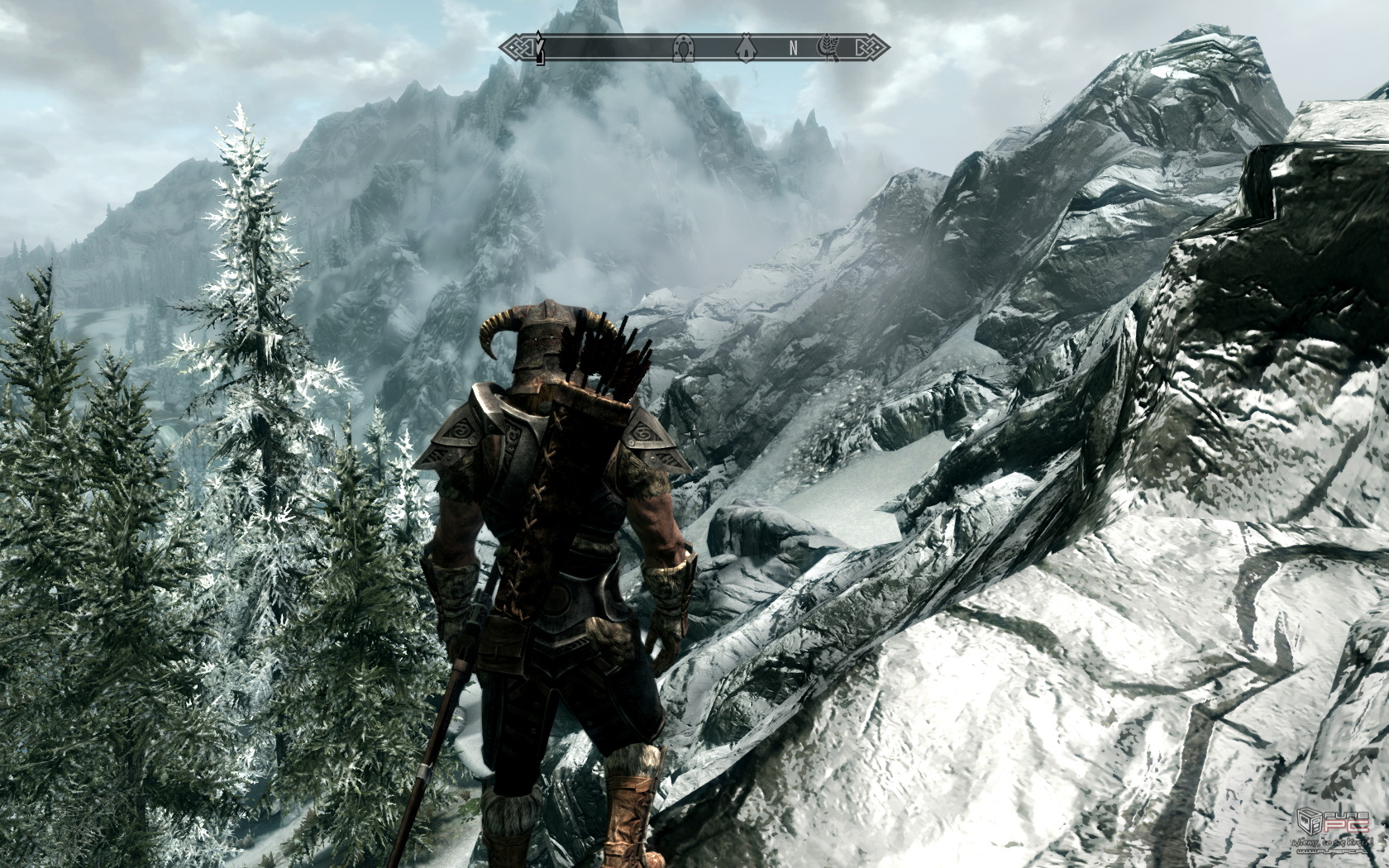
Task: Click the horseshoe stables marker on the compass
Action: point(685,48)
